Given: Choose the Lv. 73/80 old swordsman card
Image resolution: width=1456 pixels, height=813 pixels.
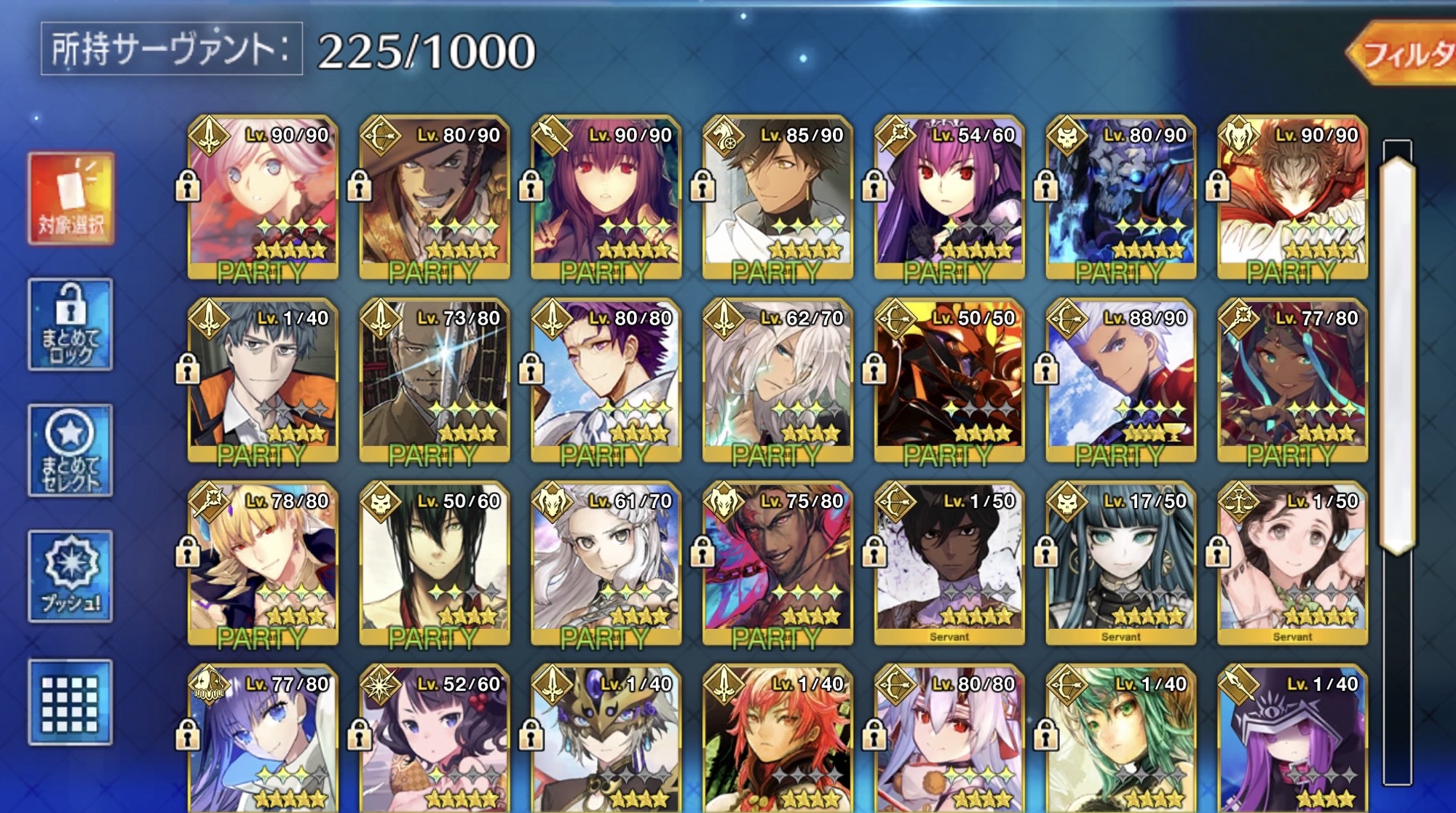Looking at the screenshot, I should [435, 380].
